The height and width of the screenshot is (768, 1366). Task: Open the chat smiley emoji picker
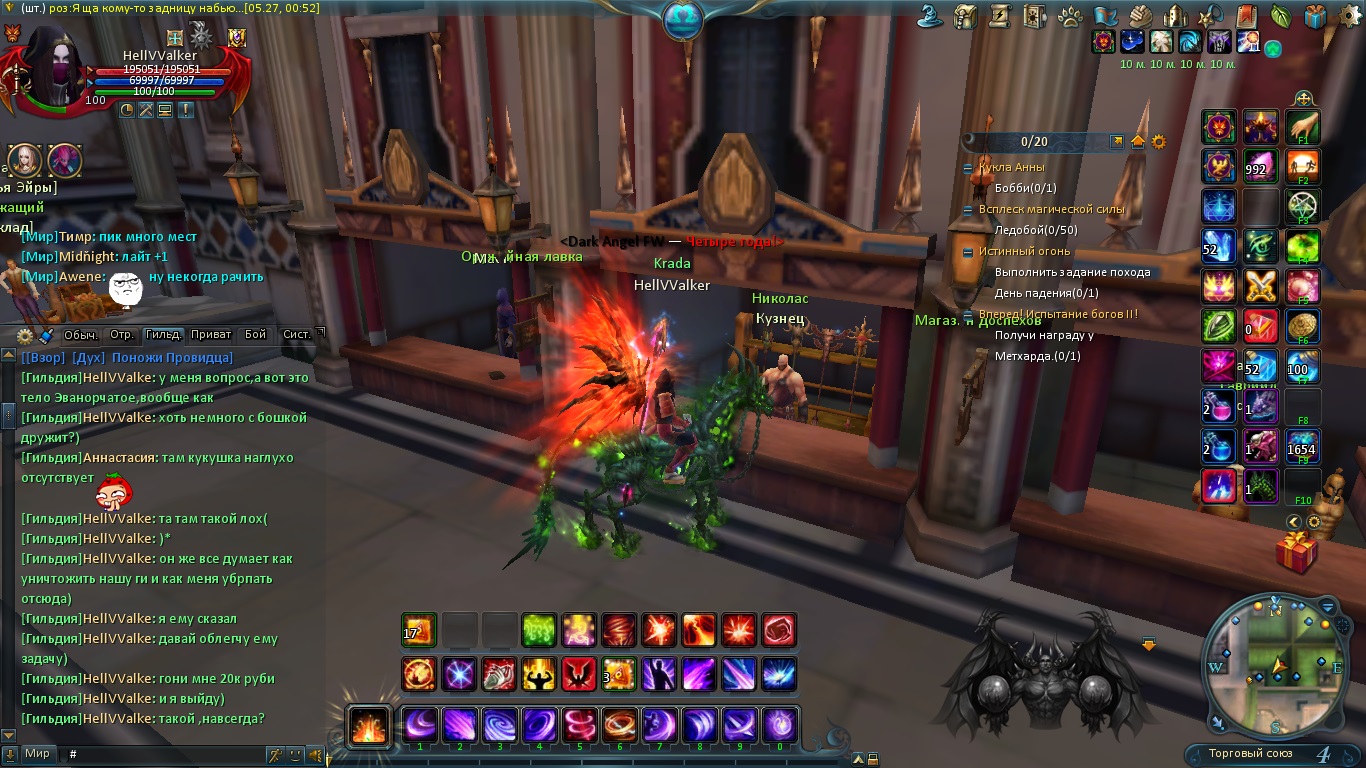point(295,754)
